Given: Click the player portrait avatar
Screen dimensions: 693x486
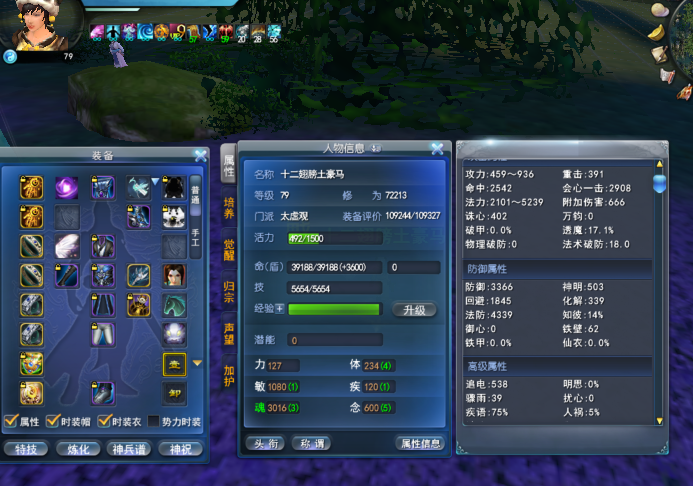Looking at the screenshot, I should click(38, 24).
